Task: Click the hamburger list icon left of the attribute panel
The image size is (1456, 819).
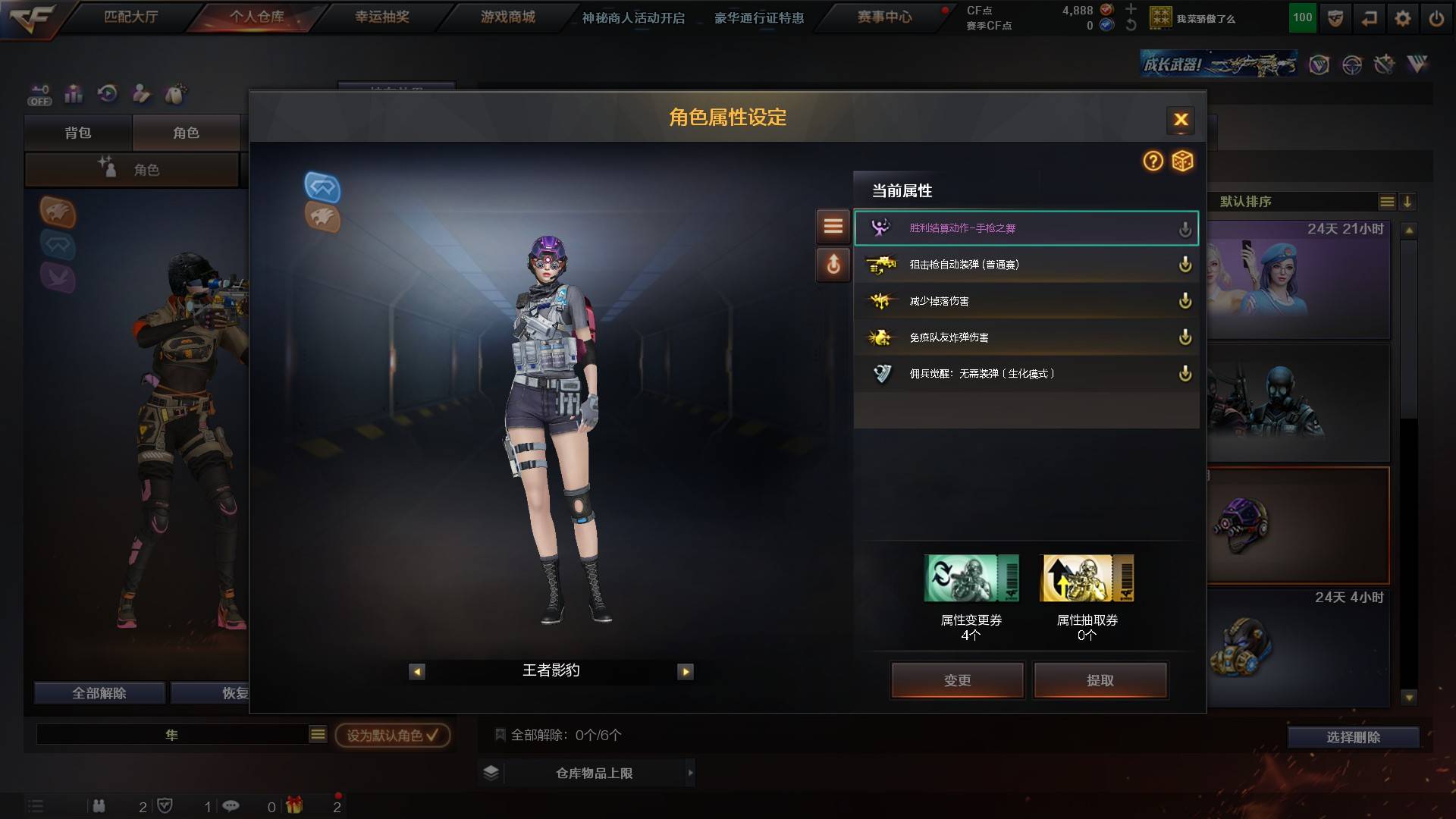Action: pos(833,226)
